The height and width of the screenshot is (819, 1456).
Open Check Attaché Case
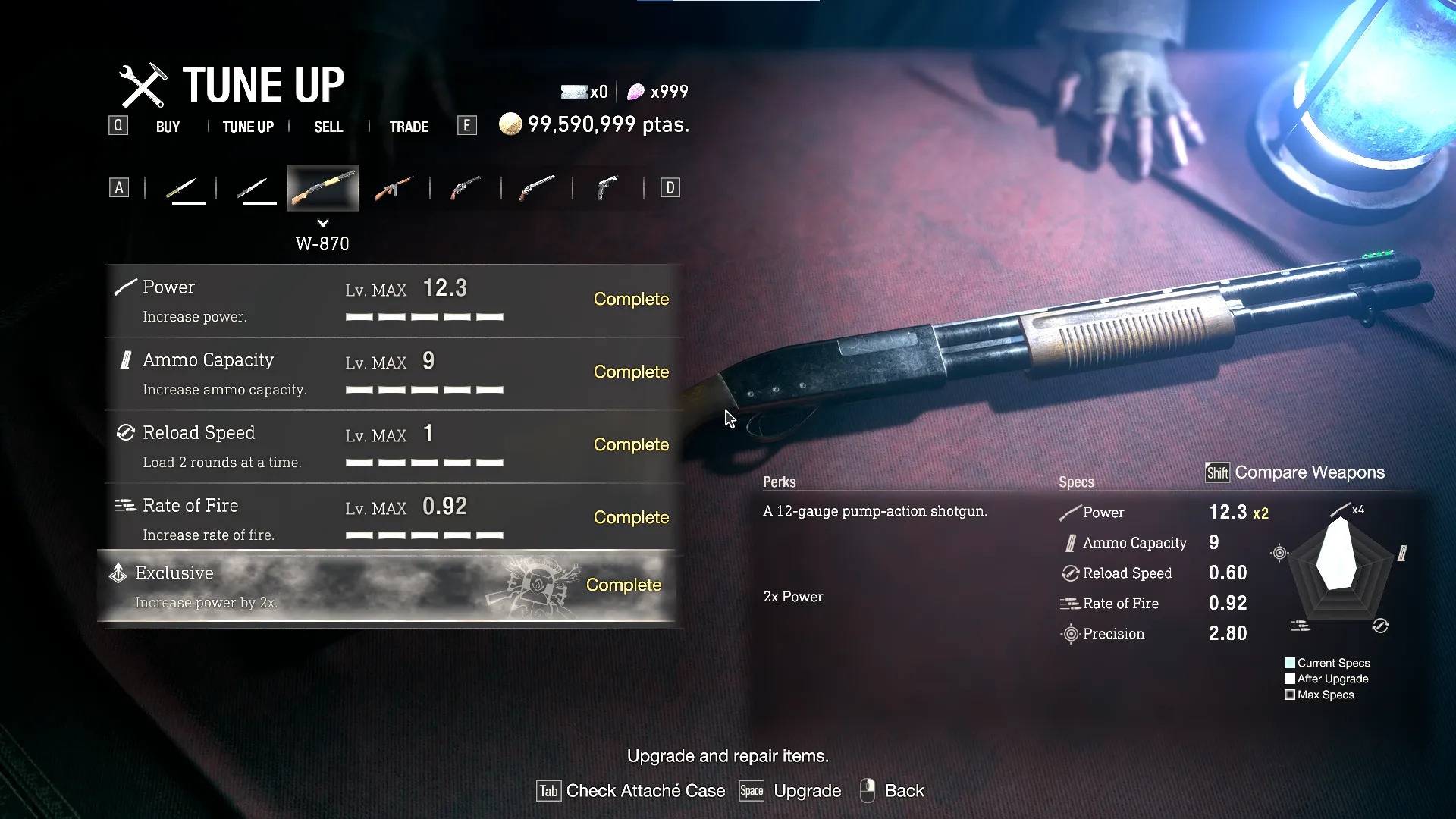coord(631,791)
